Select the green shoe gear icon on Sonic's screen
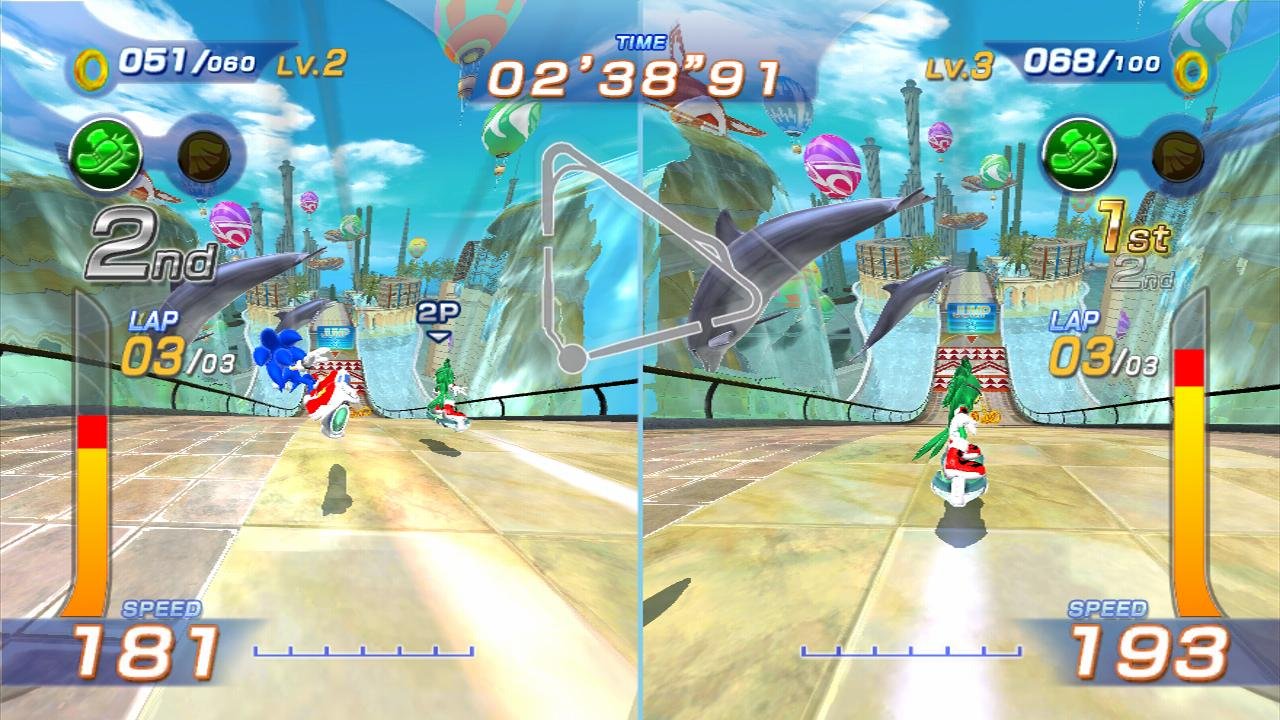Image resolution: width=1280 pixels, height=720 pixels. 105,154
